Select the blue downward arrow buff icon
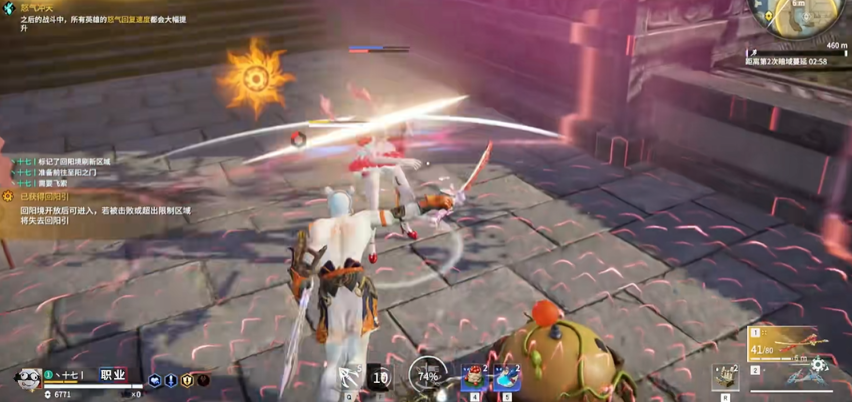Viewport: 852px width, 402px height. click(171, 380)
